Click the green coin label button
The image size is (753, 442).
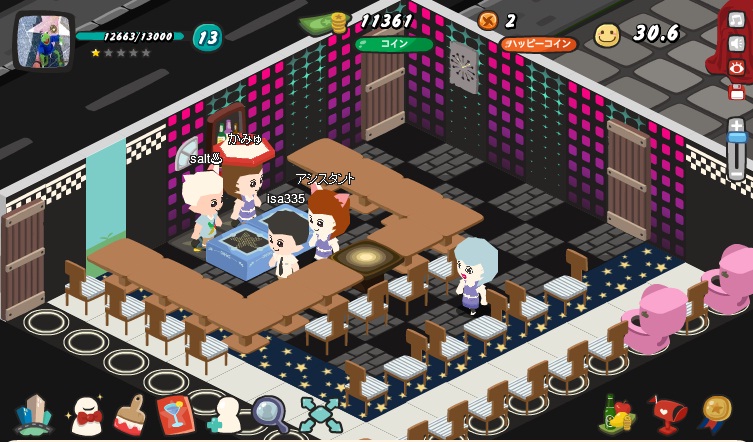click(x=394, y=44)
